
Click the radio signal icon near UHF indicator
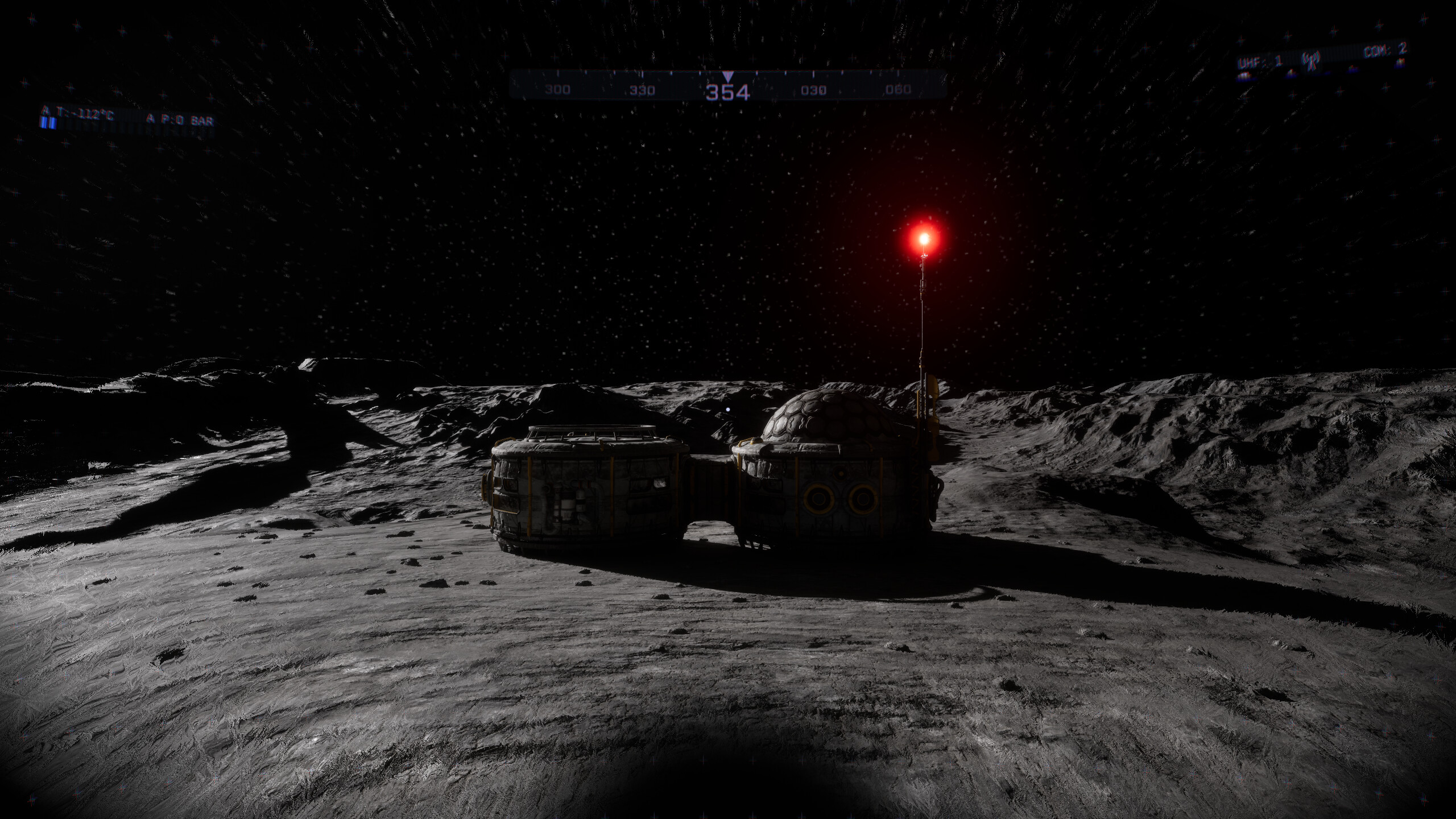pos(1311,60)
